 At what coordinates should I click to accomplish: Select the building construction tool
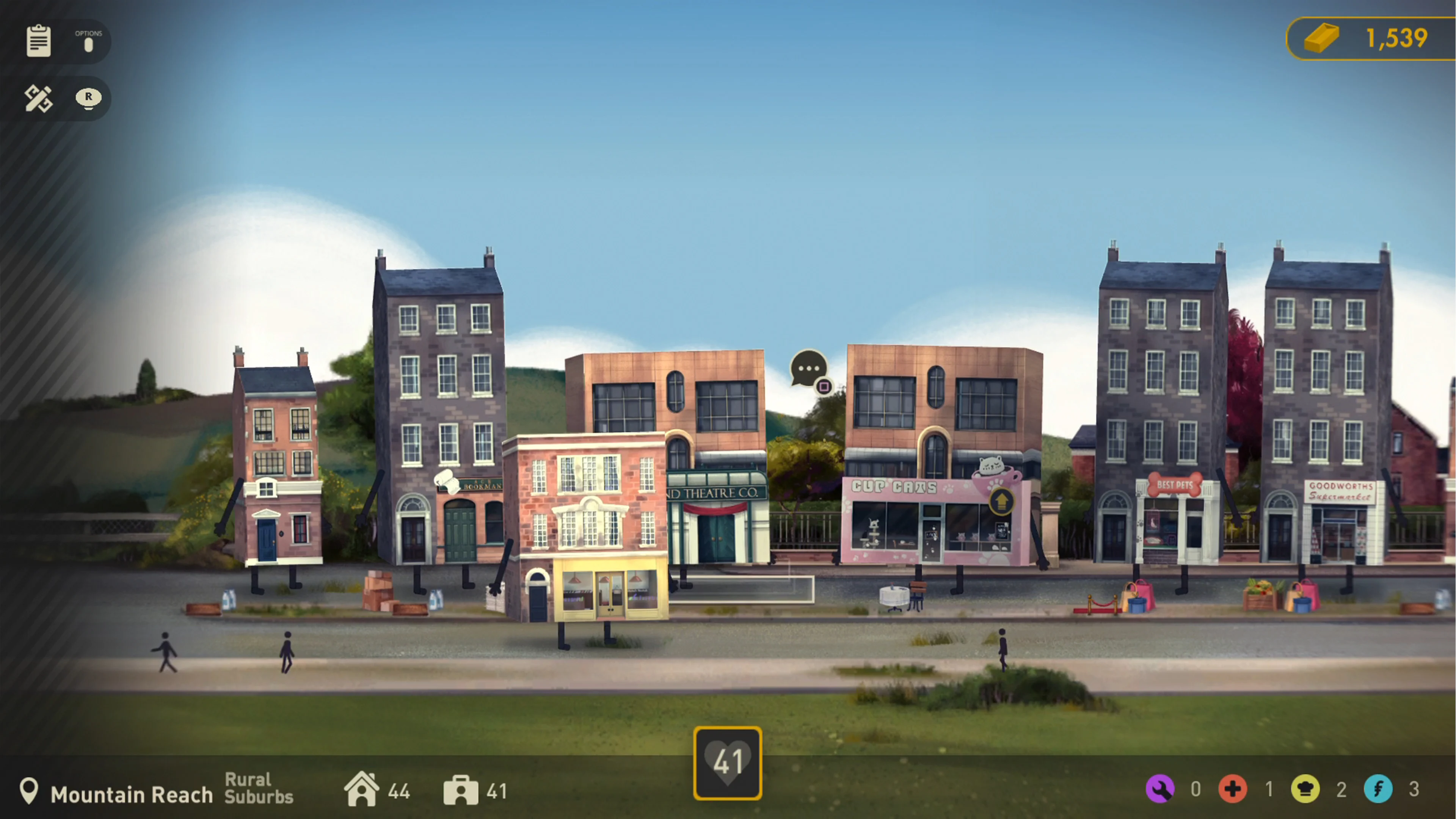click(38, 98)
